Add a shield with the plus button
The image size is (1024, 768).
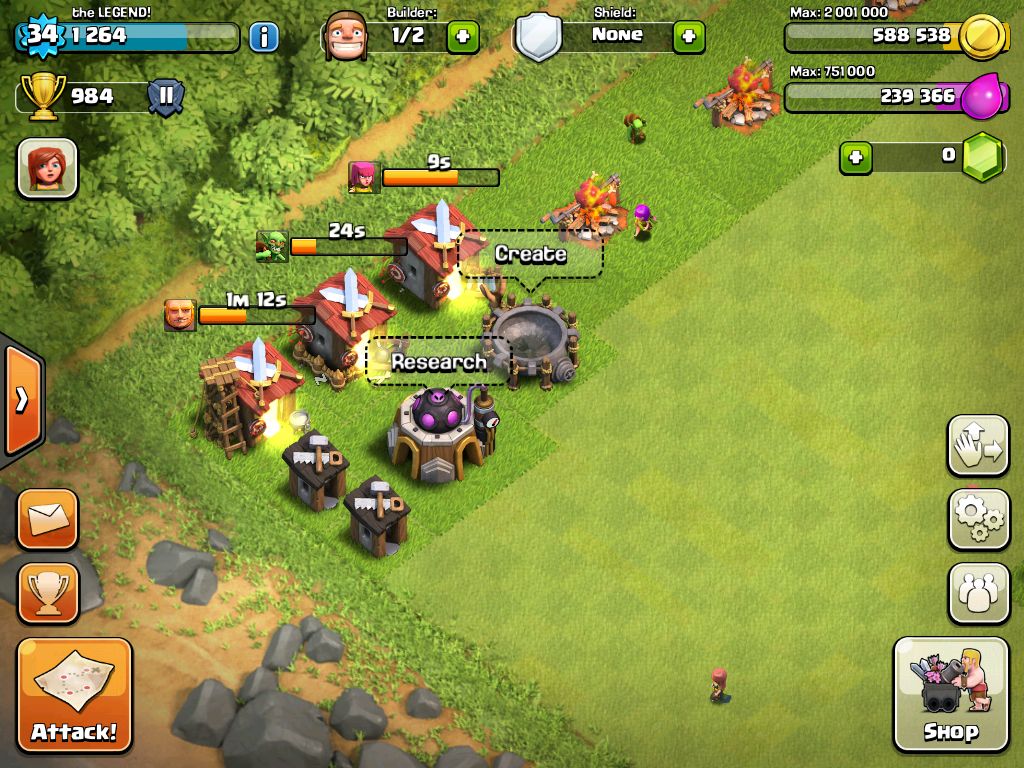[688, 38]
